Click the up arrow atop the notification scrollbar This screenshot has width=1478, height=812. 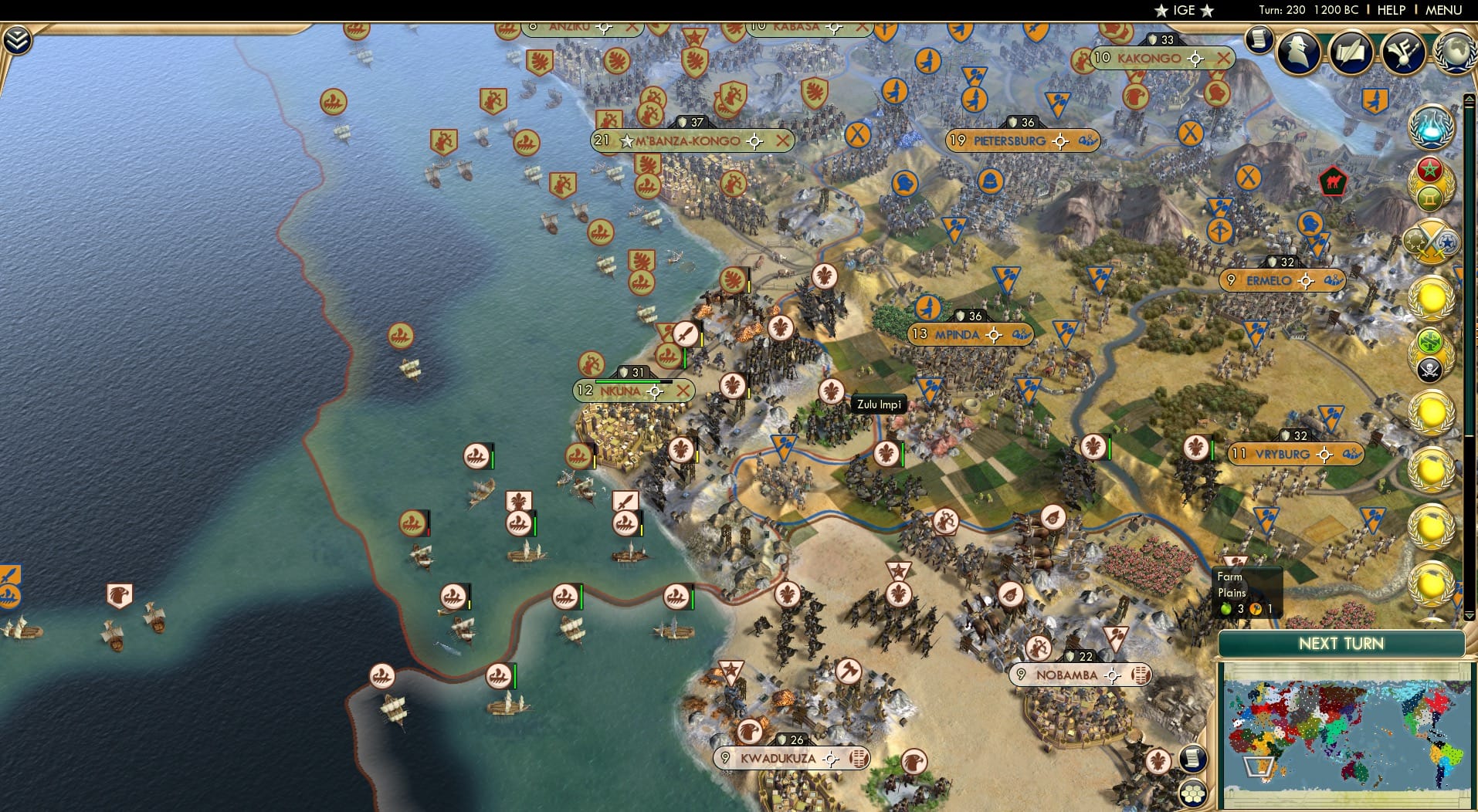[x=1470, y=100]
